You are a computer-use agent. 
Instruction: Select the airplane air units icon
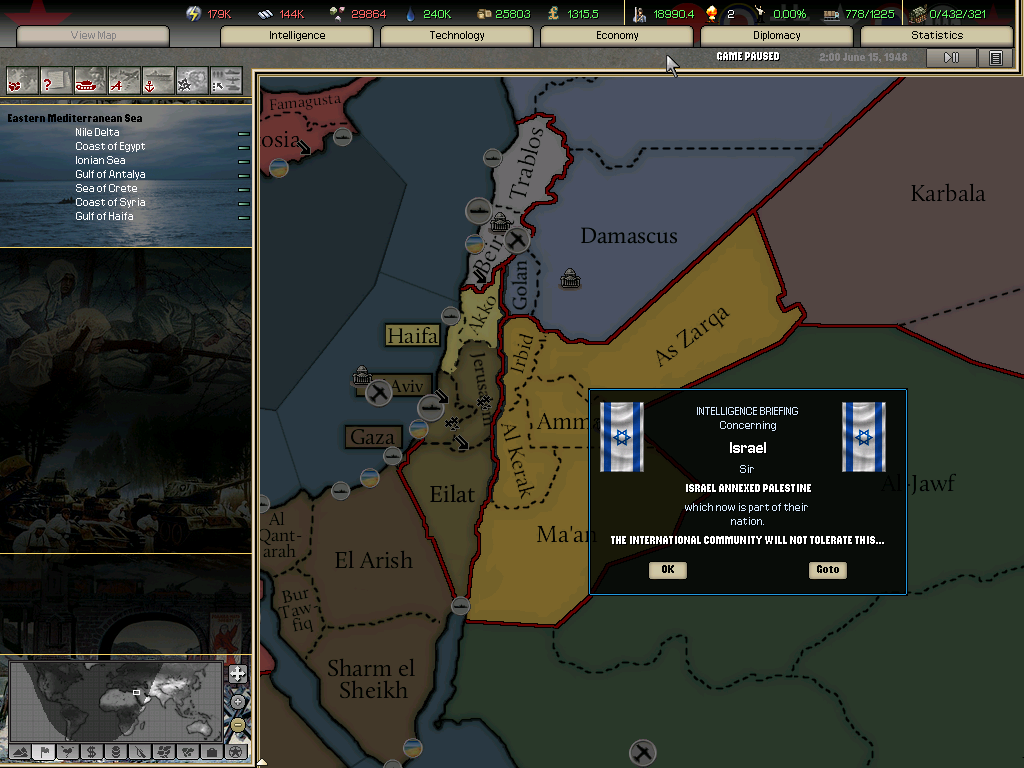pos(124,80)
